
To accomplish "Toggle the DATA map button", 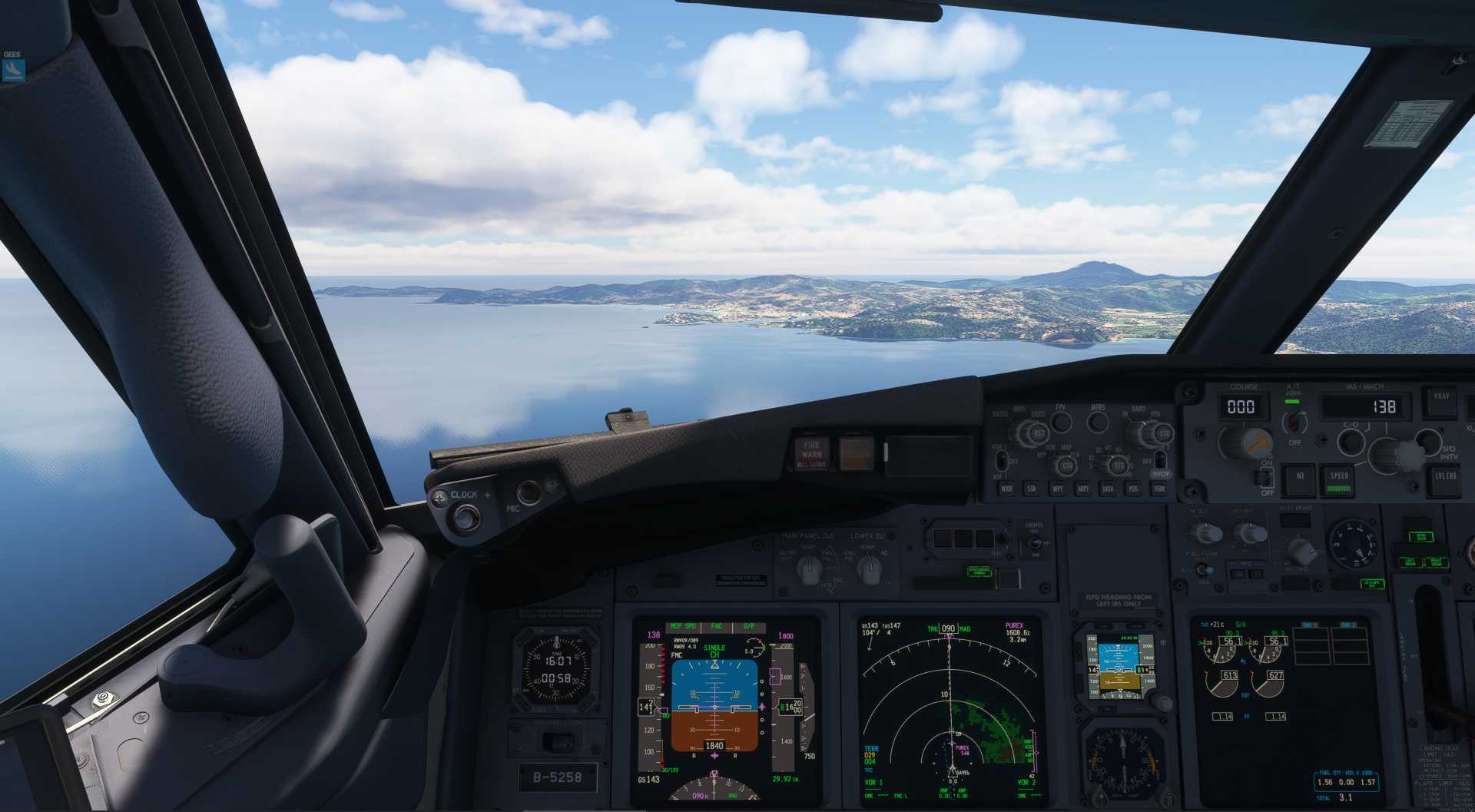I will [x=1108, y=489].
